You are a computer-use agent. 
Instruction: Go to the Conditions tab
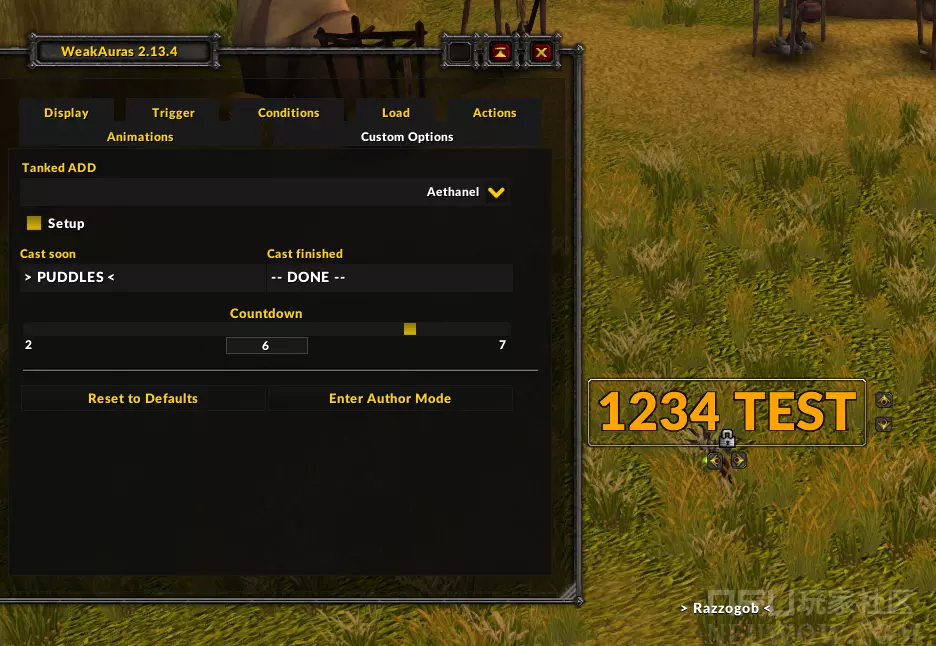[288, 113]
